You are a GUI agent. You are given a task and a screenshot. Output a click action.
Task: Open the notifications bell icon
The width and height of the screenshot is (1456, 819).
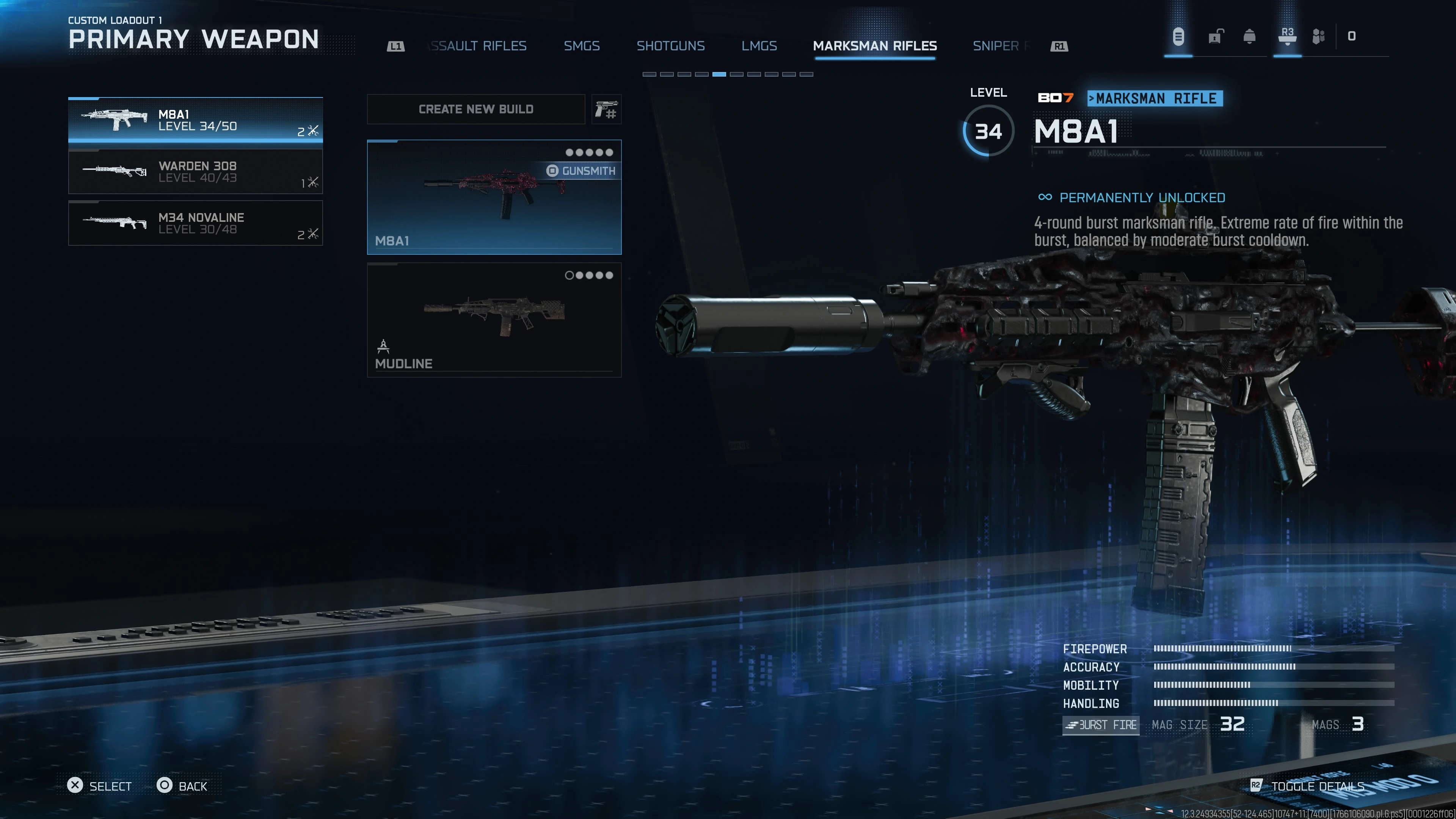pos(1249,37)
